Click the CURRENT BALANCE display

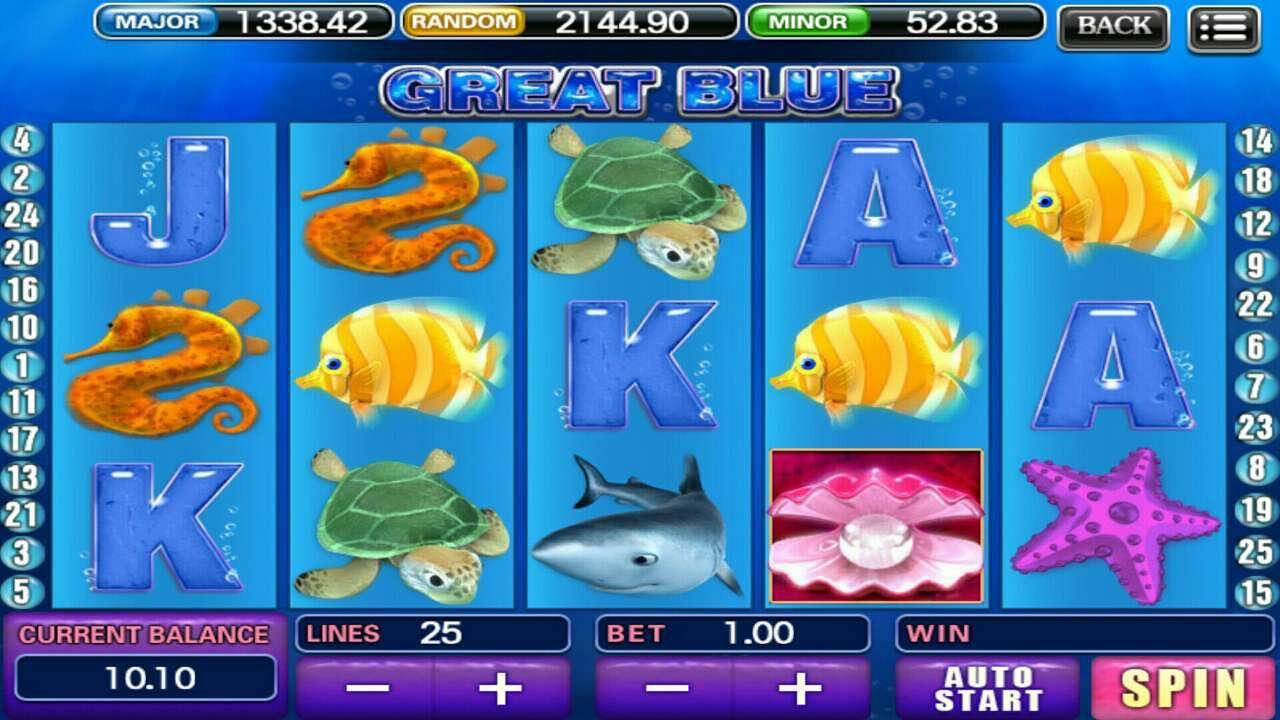pos(139,662)
